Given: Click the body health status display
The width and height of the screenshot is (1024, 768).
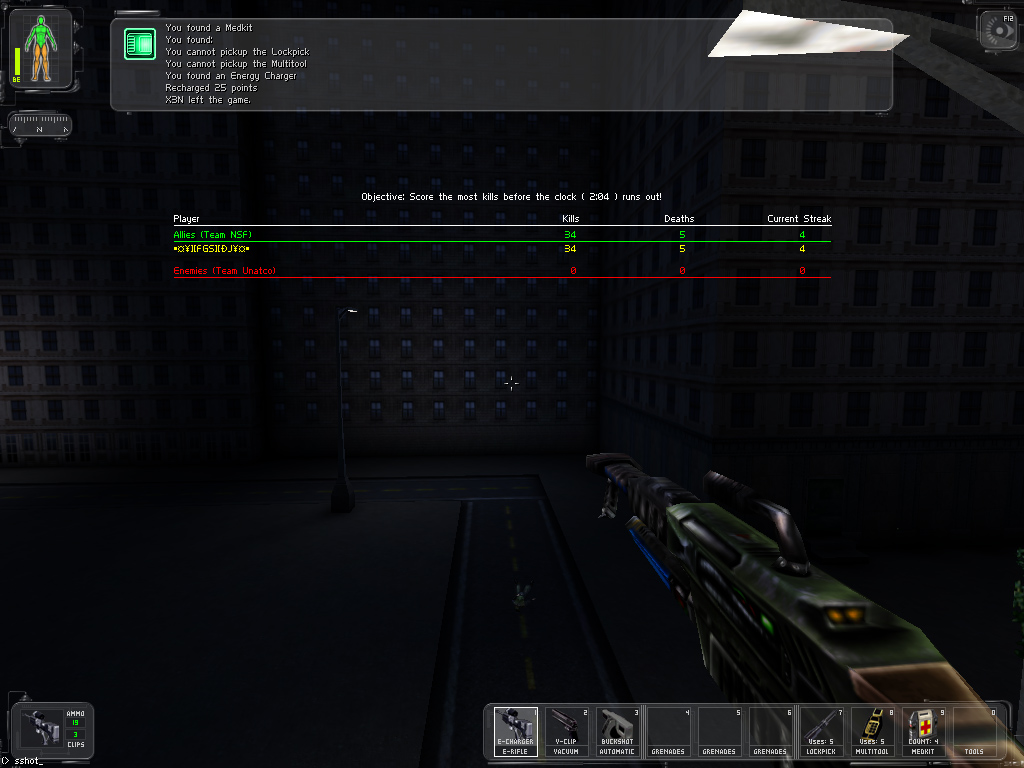Looking at the screenshot, I should (41, 50).
